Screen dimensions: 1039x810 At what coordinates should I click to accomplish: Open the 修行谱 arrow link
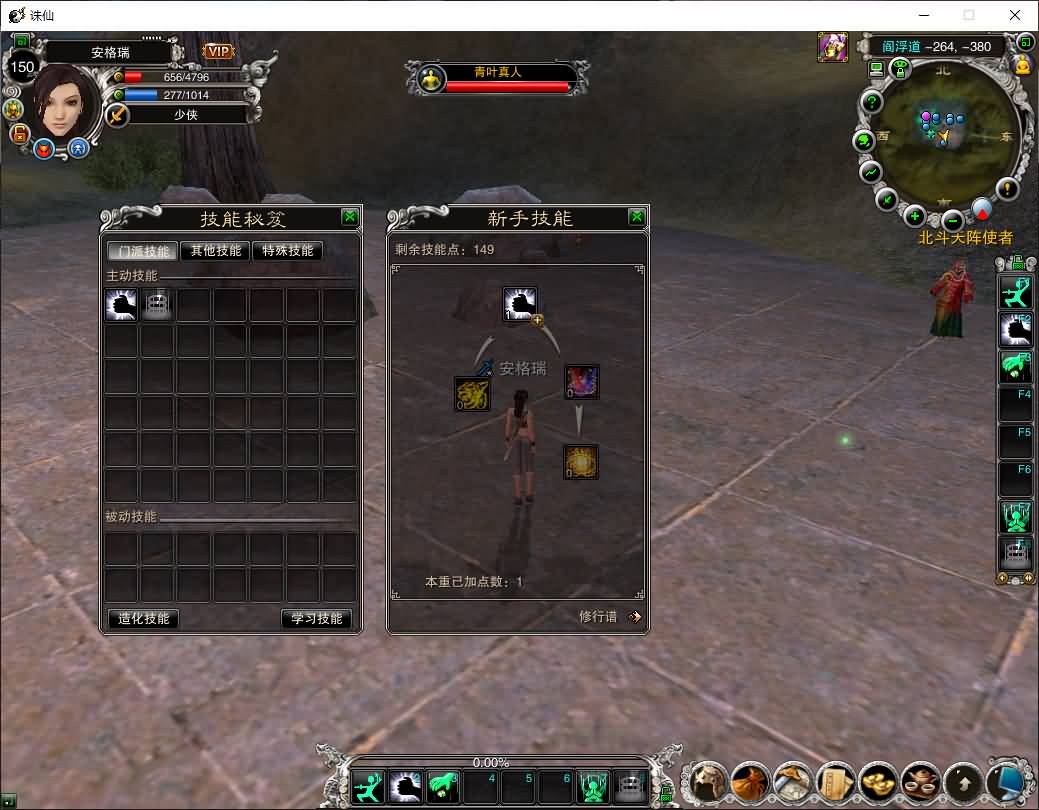(x=634, y=616)
